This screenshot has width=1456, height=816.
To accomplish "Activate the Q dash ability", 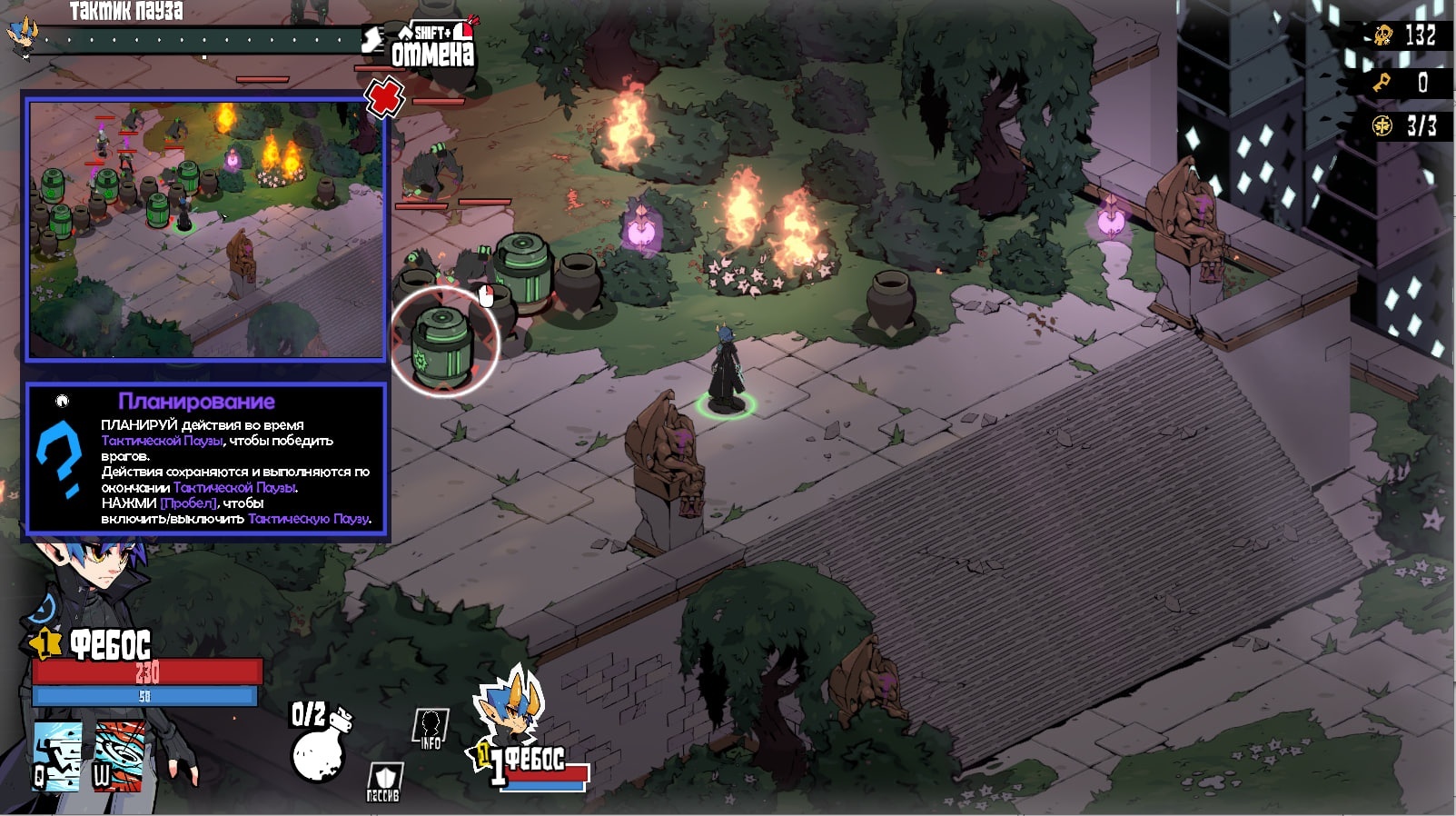I will (56, 755).
